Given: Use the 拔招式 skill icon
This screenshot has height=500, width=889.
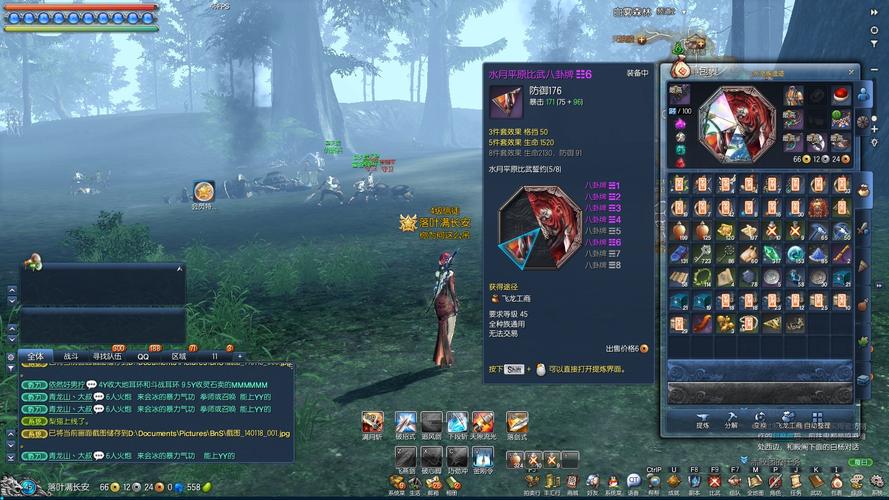Looking at the screenshot, I should point(405,422).
